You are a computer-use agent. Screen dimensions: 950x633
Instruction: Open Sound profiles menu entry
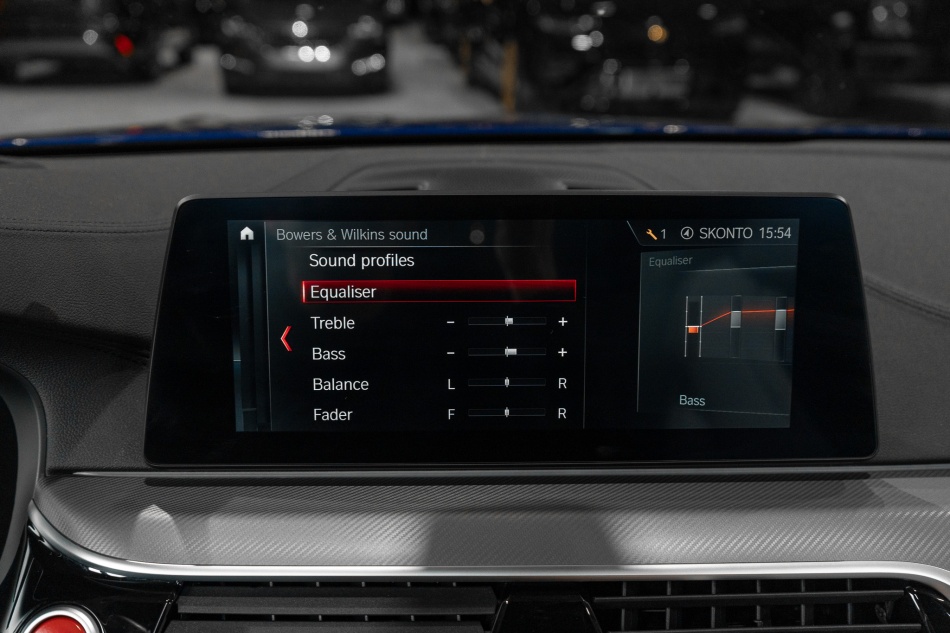pos(361,261)
